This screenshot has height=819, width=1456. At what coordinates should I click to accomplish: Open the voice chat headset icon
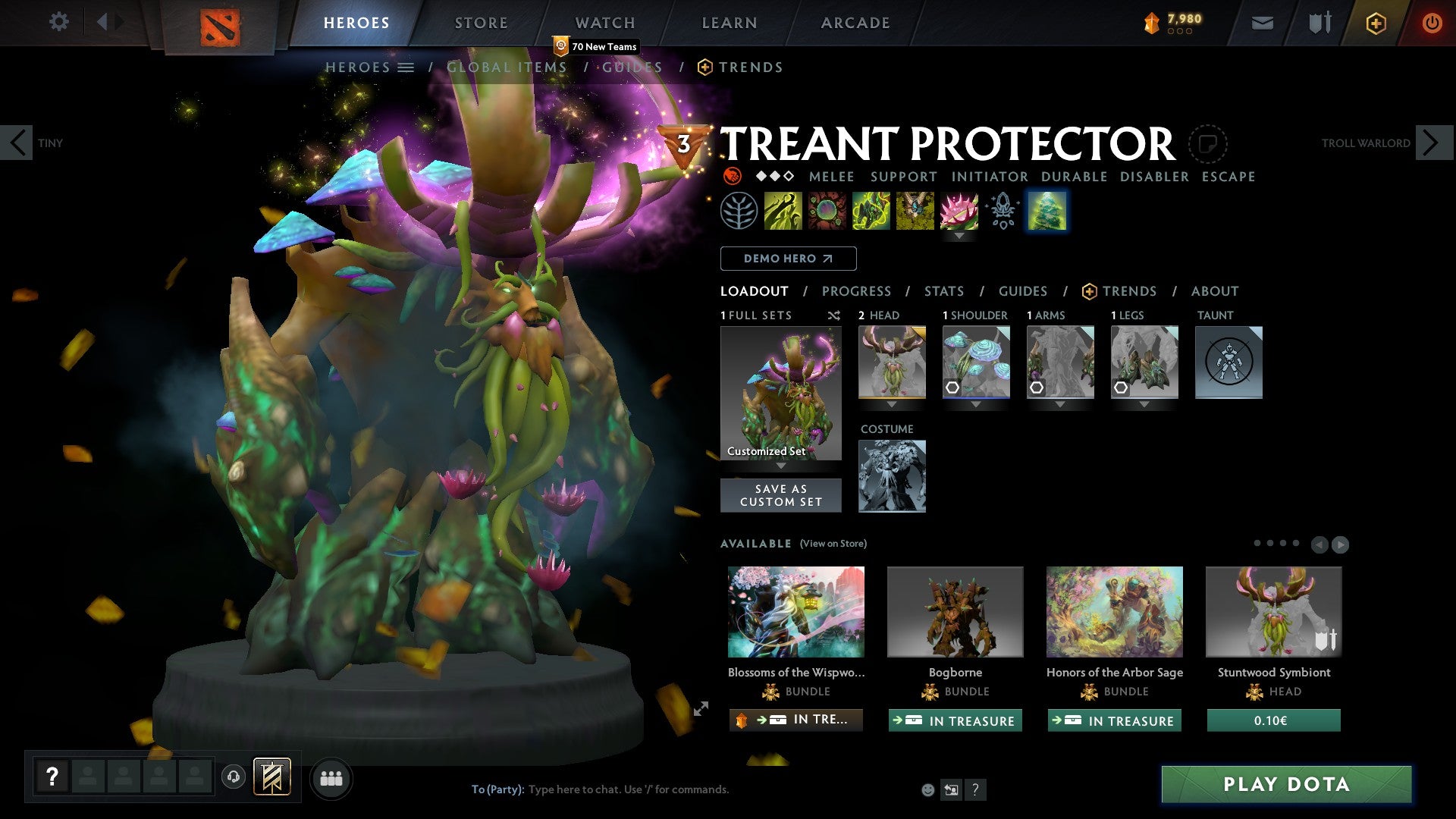[x=233, y=778]
